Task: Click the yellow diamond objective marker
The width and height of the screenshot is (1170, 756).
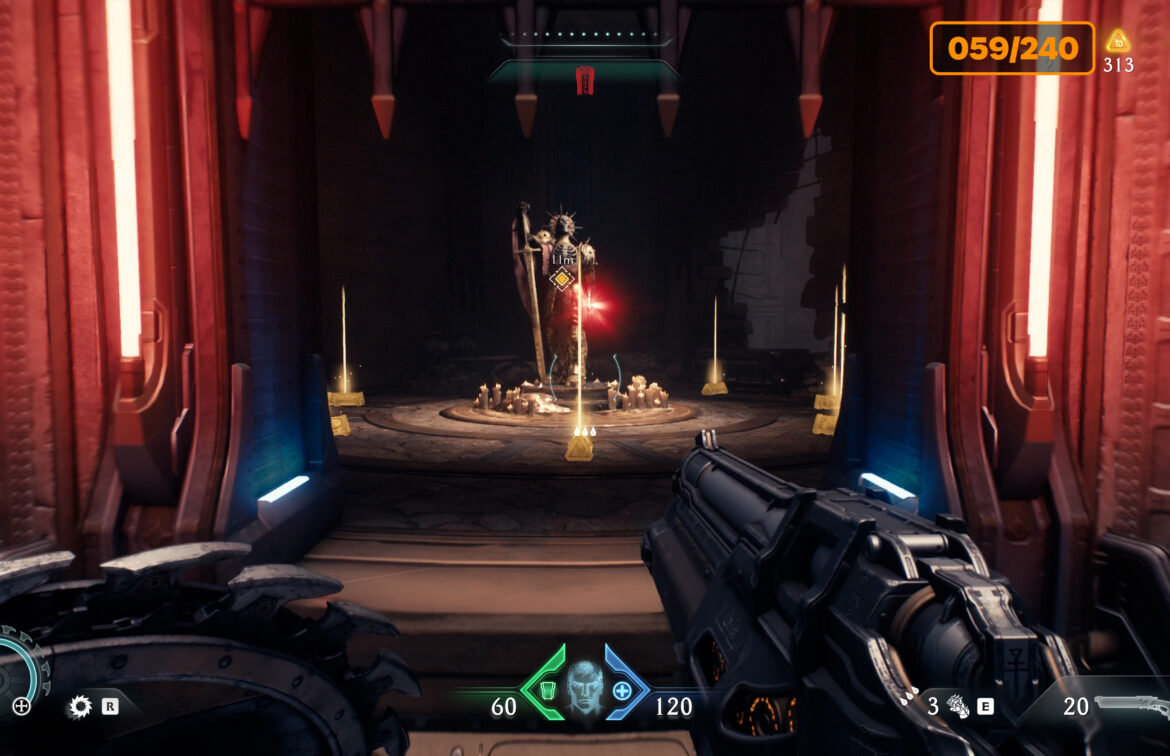Action: (x=562, y=279)
